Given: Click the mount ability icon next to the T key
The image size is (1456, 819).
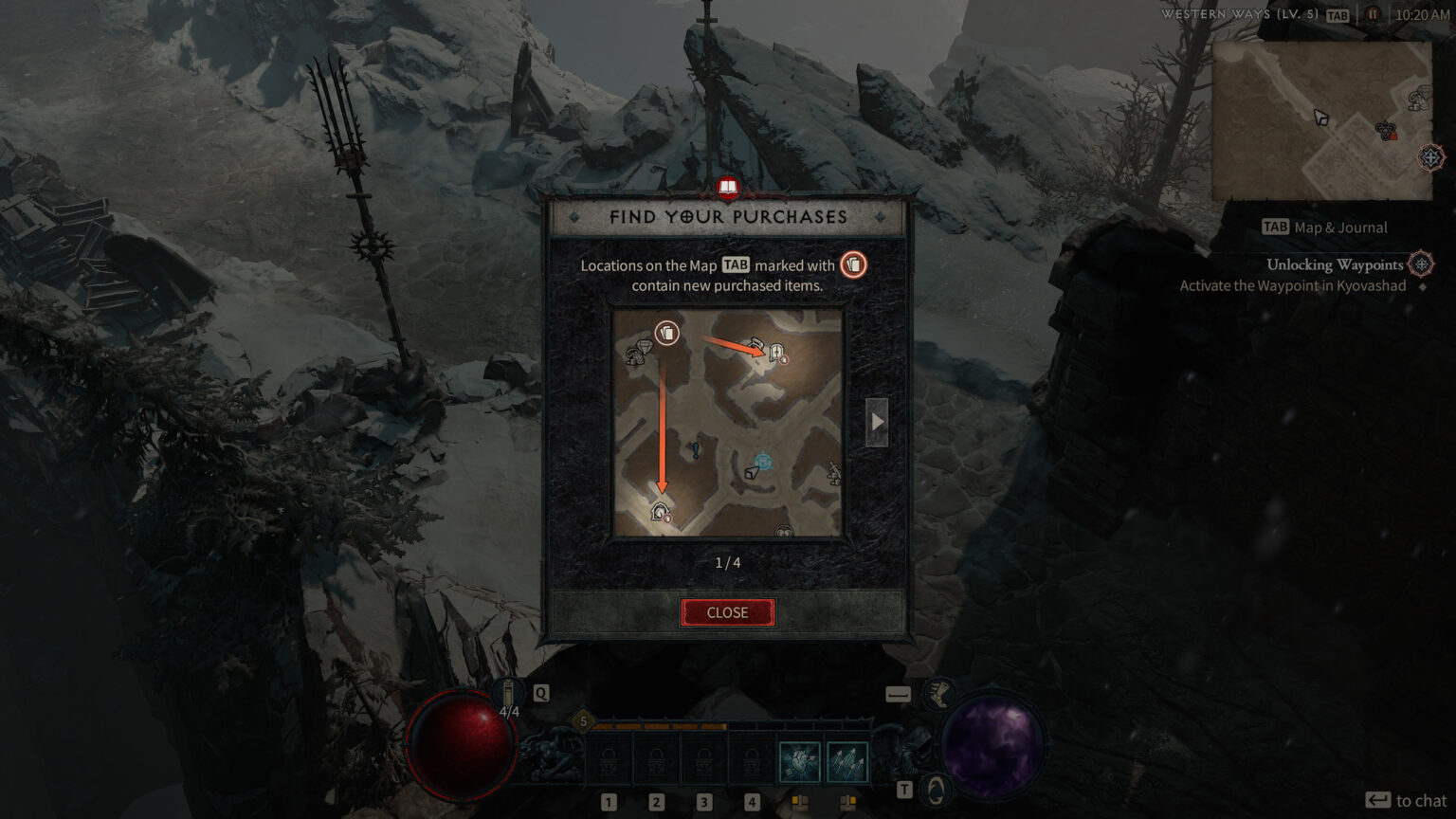Looking at the screenshot, I should 936,789.
